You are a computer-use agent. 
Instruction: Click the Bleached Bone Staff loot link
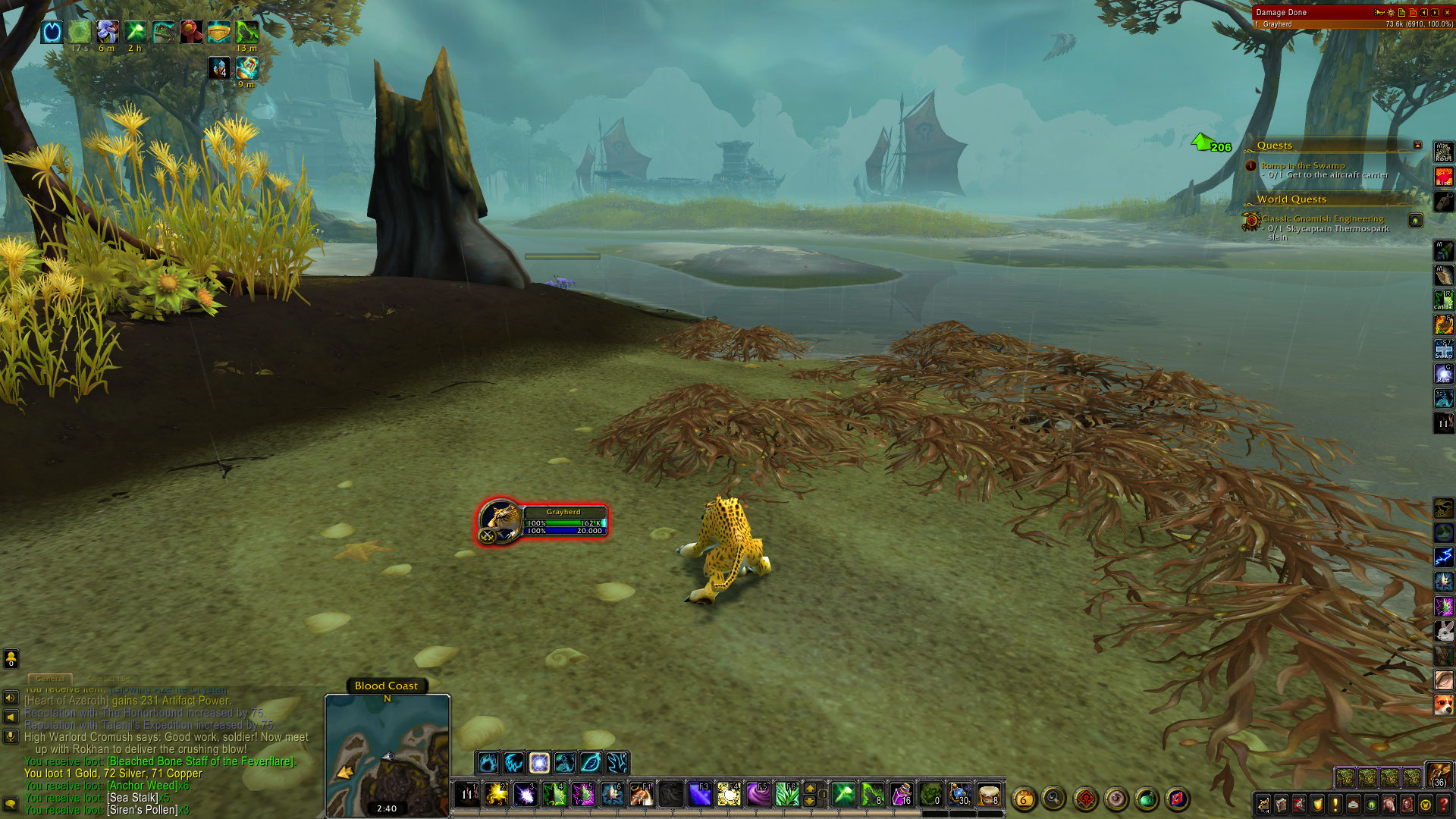tap(200, 761)
